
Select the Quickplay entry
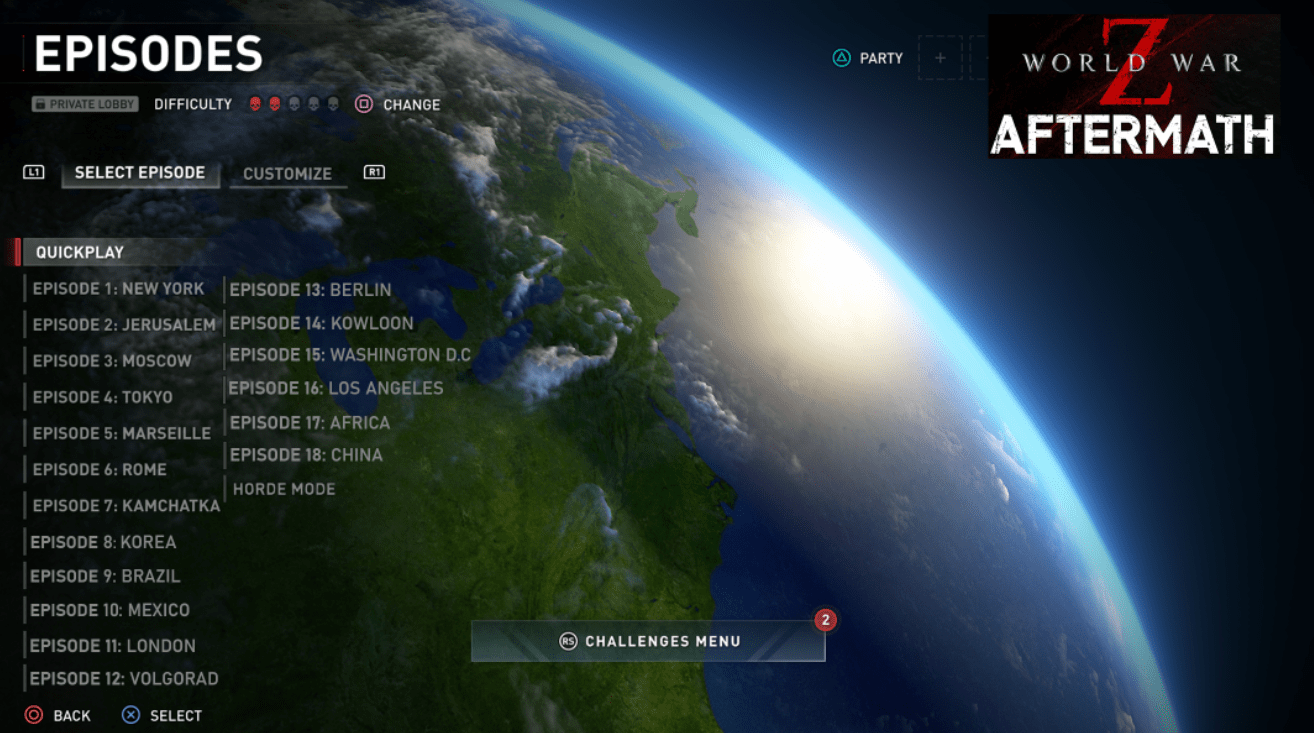coord(80,252)
